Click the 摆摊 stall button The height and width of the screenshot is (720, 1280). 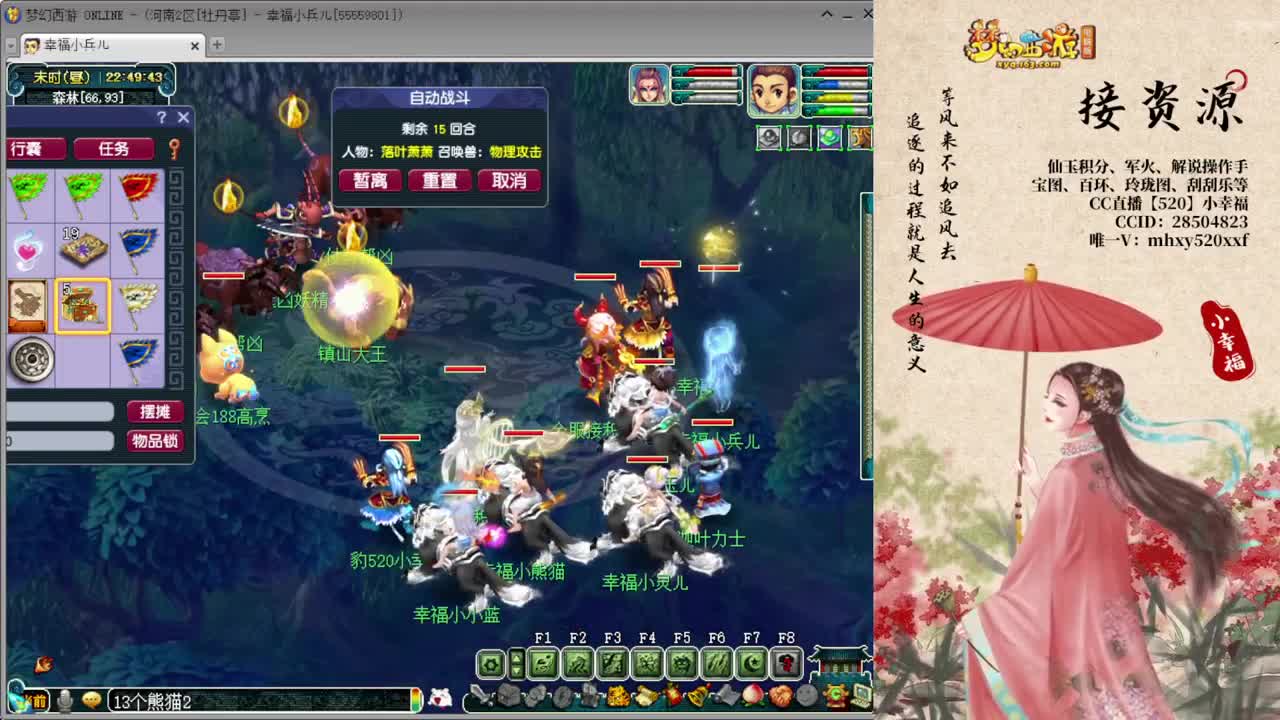[x=155, y=411]
